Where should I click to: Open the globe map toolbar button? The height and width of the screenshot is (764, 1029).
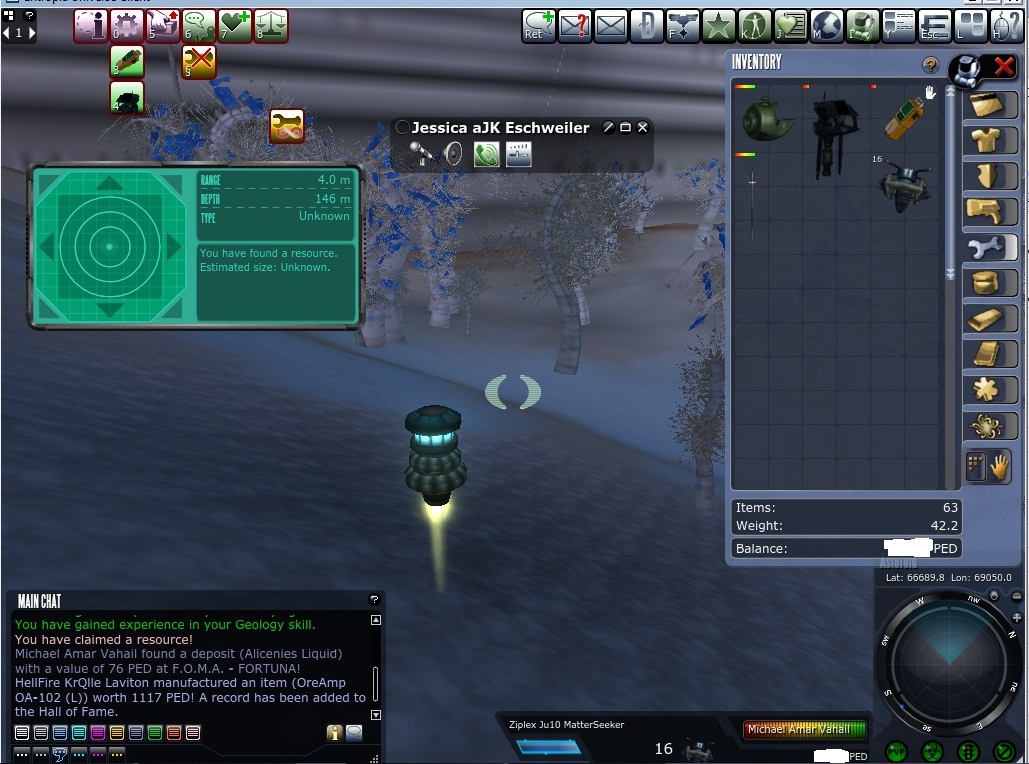[826, 26]
